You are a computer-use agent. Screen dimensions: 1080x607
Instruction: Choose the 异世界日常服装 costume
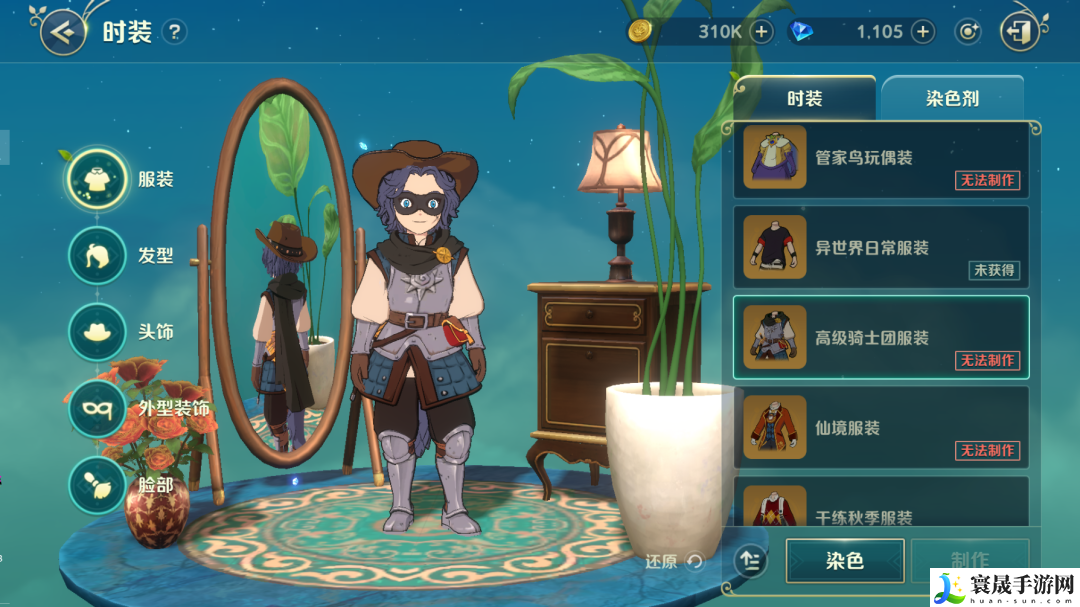[x=881, y=248]
